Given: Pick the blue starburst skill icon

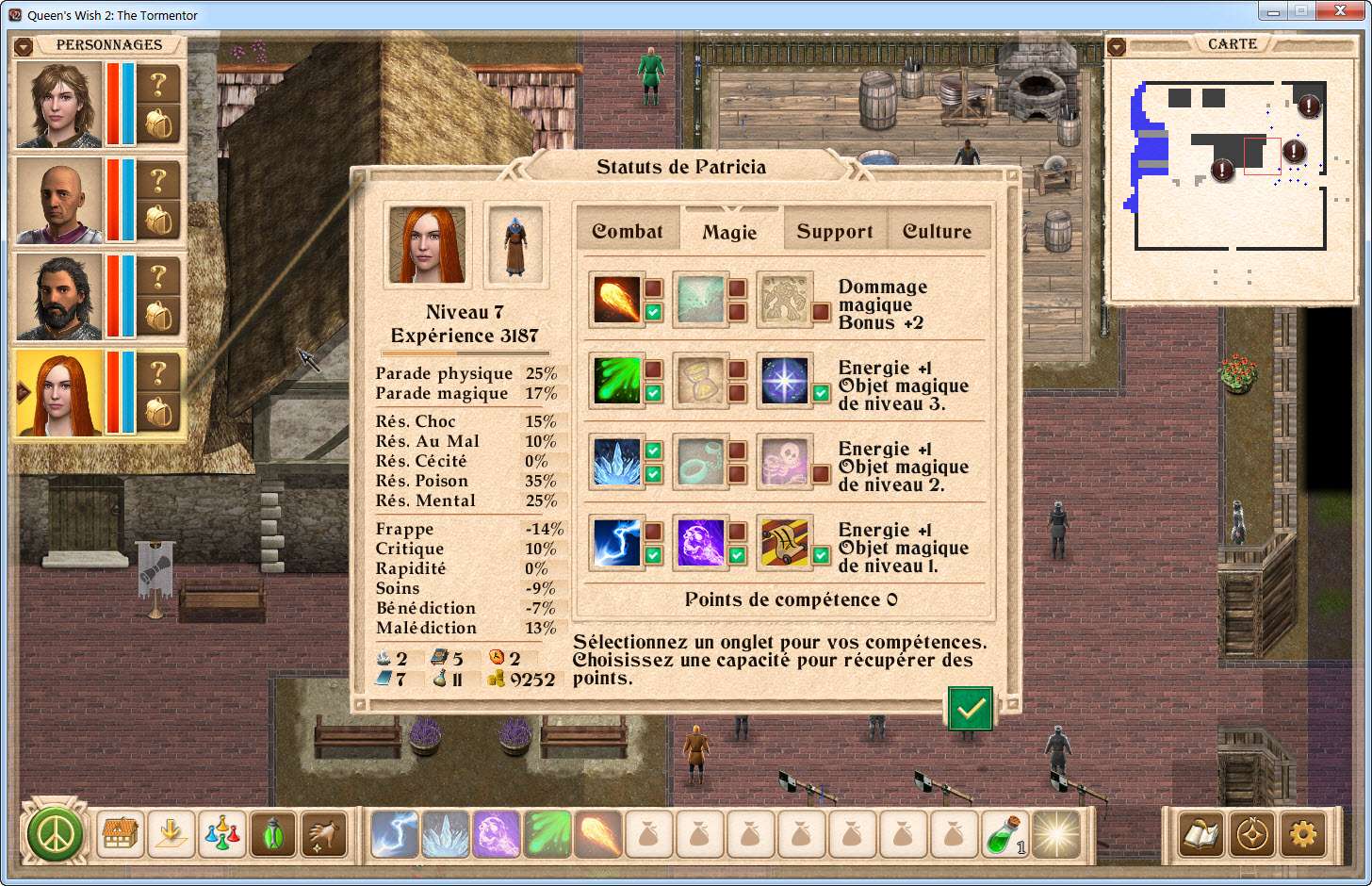Looking at the screenshot, I should [785, 381].
